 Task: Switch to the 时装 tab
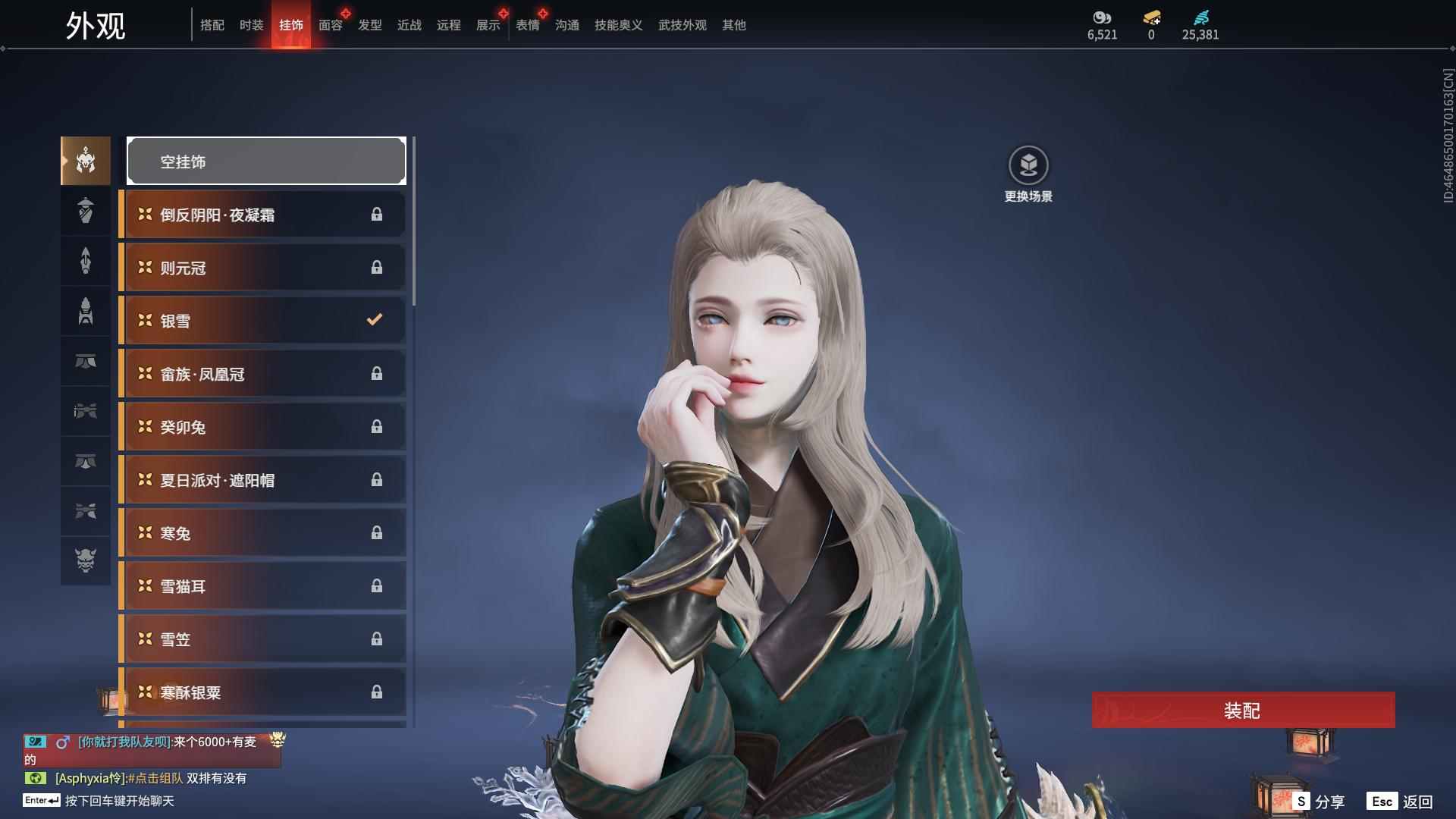point(251,25)
